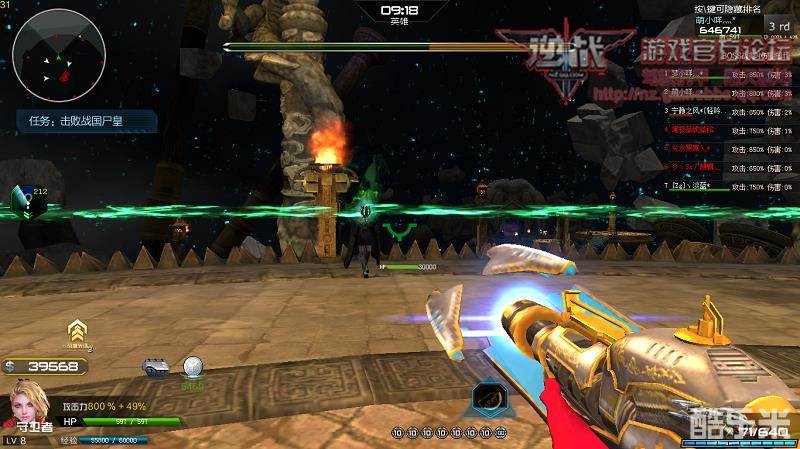Viewport: 800px width, 449px height.
Task: Activate the hexagon weapon skill icon
Action: [488, 397]
